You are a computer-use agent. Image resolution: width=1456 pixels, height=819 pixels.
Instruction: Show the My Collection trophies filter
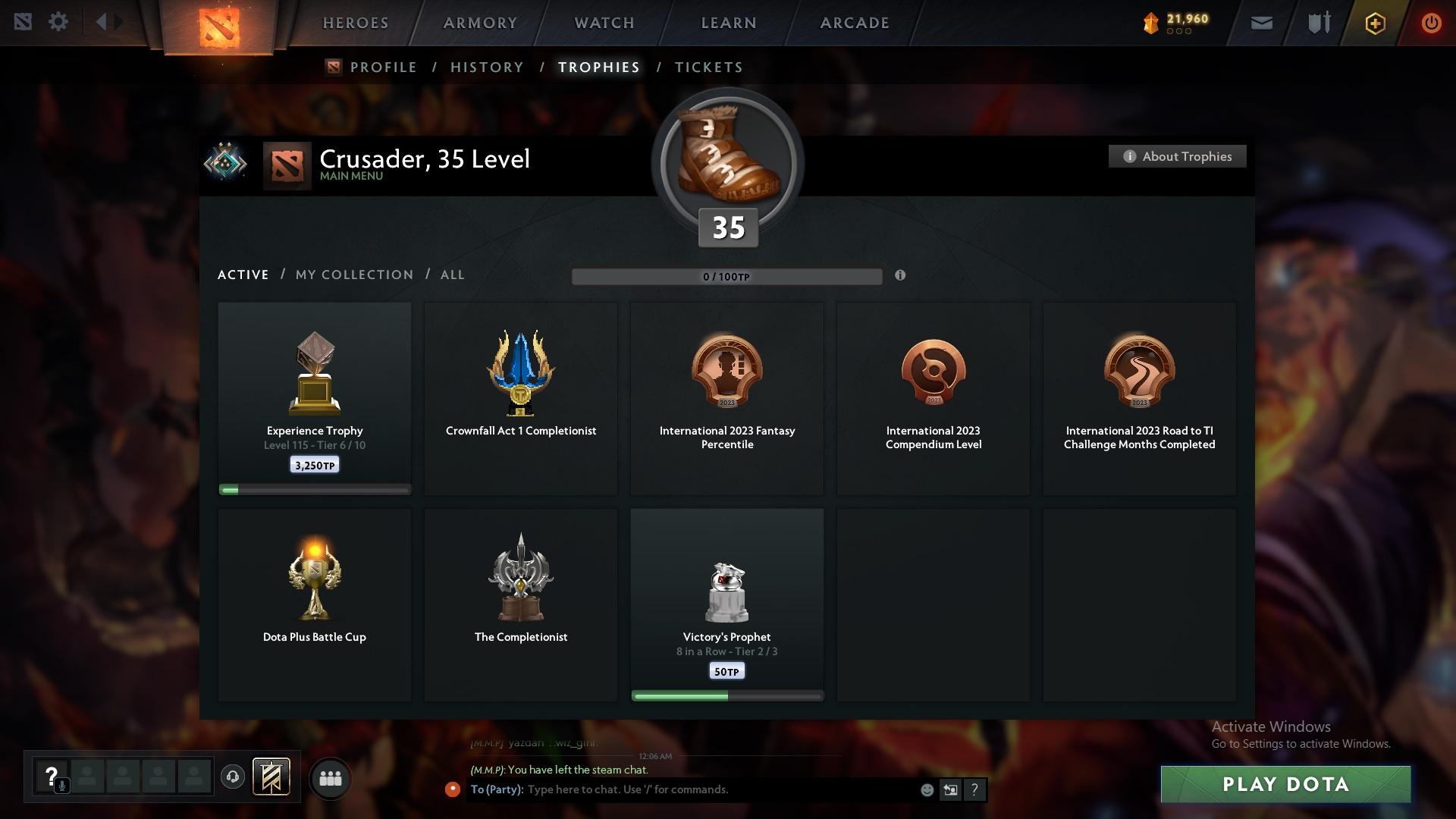[354, 275]
